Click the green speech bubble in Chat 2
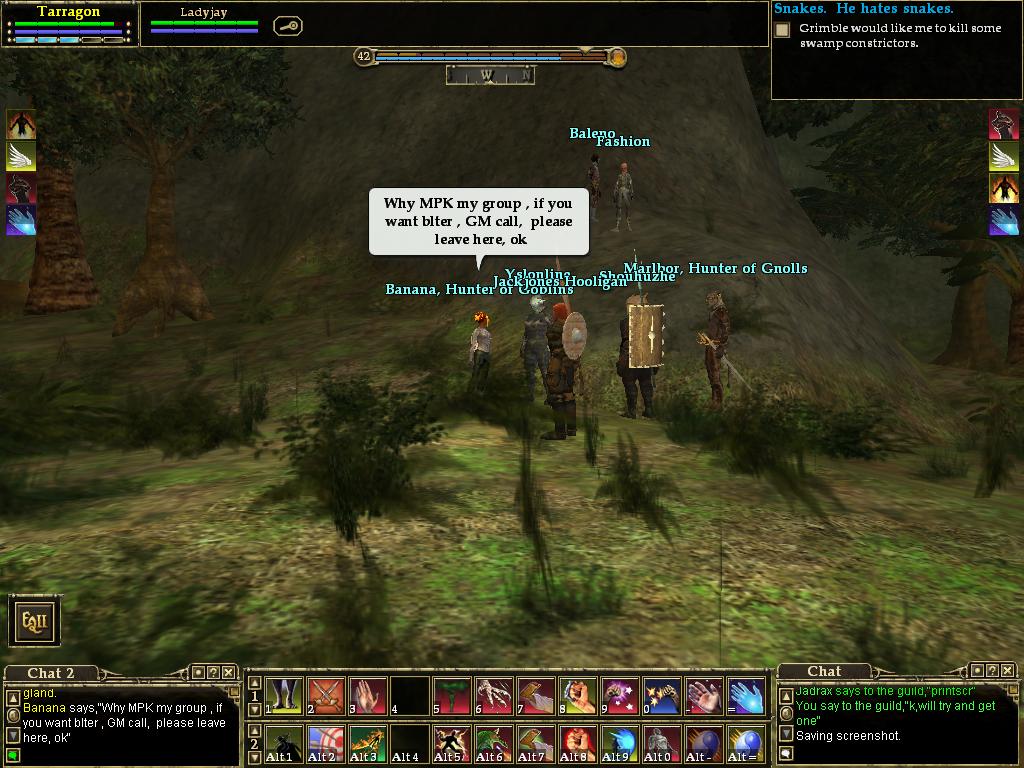The width and height of the screenshot is (1024, 768). pyautogui.click(x=13, y=755)
